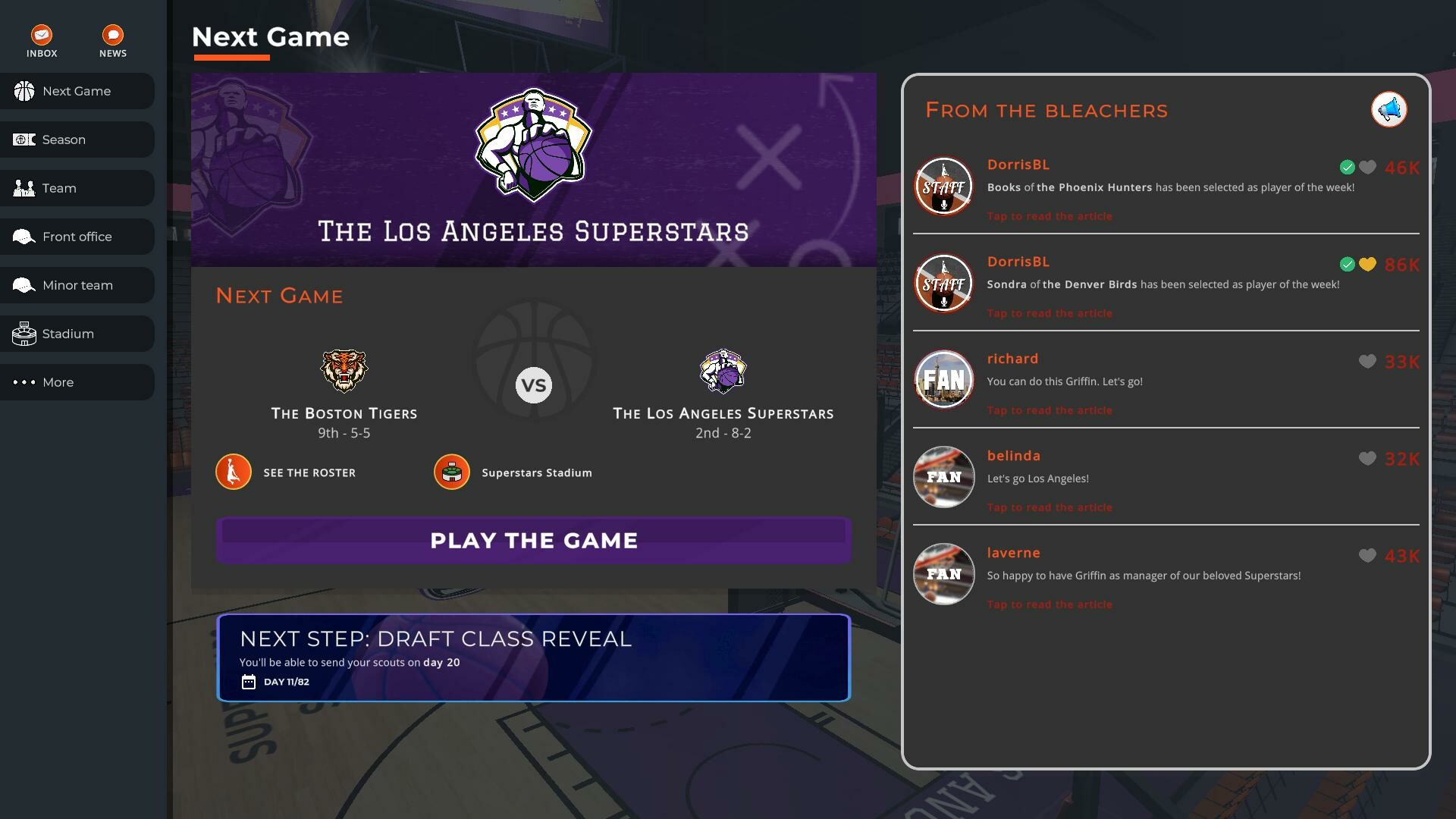Tap to read laverne's article
The image size is (1456, 819).
pos(1050,604)
